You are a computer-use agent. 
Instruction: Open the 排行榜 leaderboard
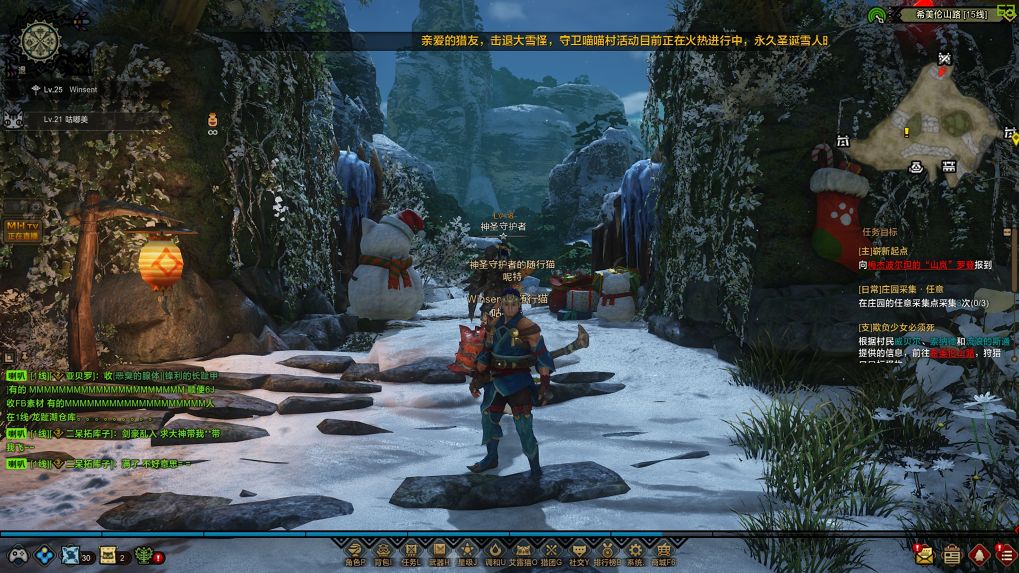(607, 551)
